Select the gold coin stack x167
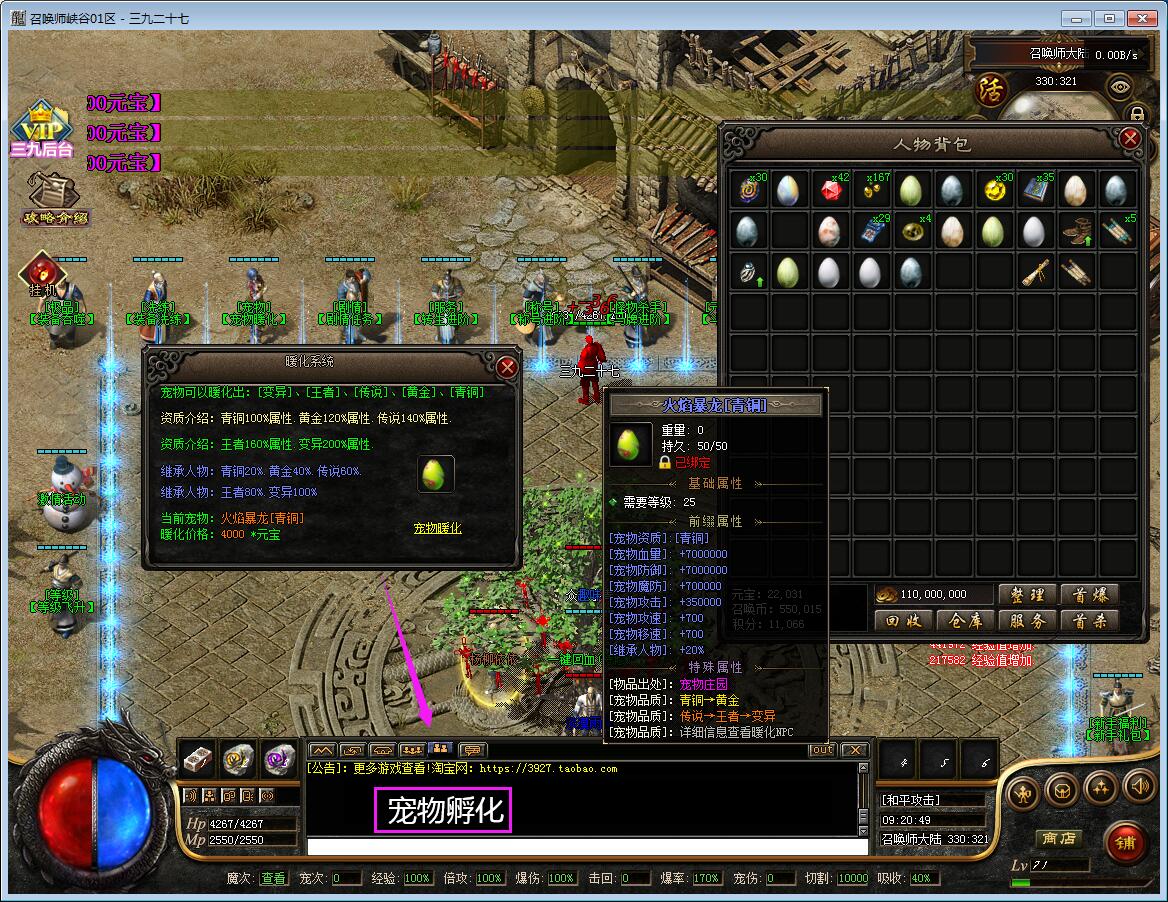Image resolution: width=1168 pixels, height=902 pixels. [870, 190]
